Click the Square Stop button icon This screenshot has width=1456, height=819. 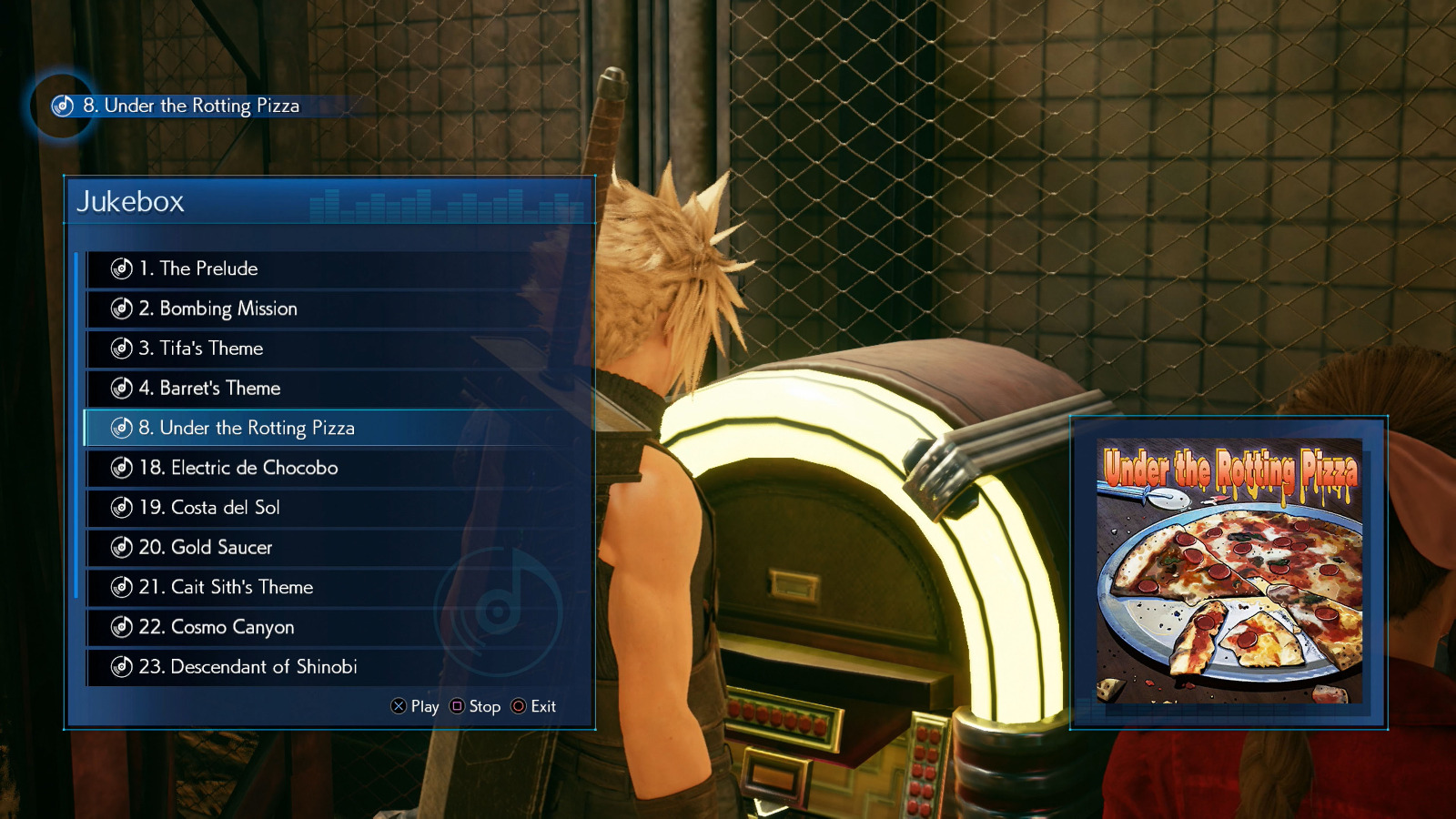457,706
